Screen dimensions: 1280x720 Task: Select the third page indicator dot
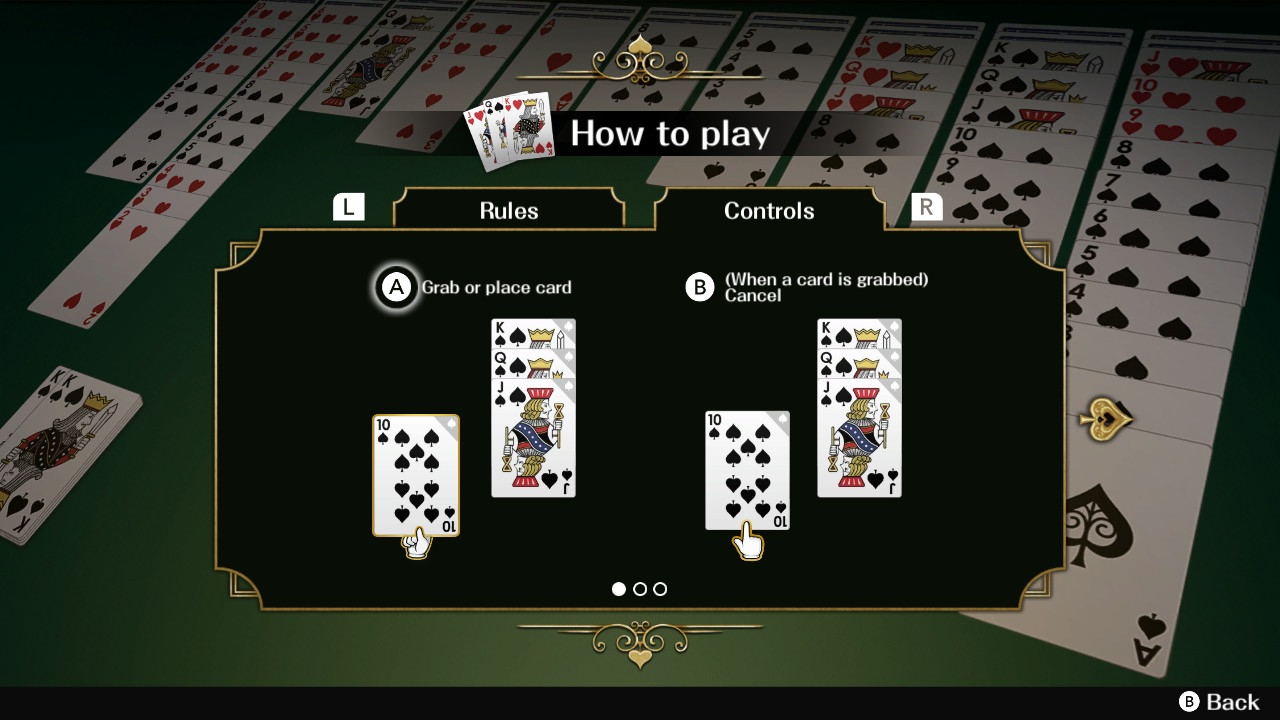(x=660, y=589)
